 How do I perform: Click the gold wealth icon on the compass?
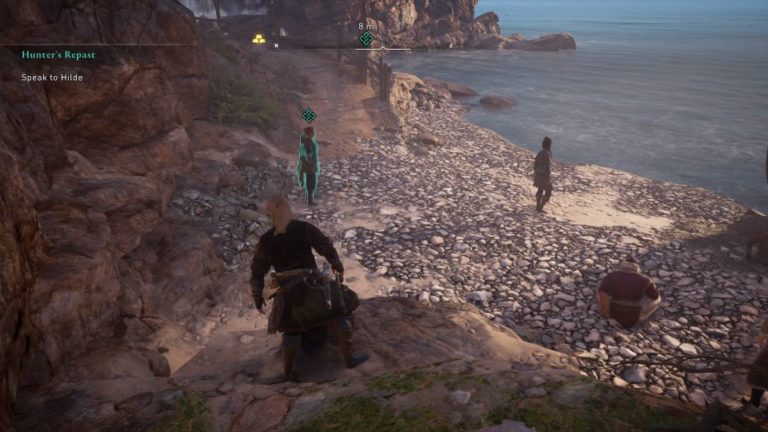point(258,39)
